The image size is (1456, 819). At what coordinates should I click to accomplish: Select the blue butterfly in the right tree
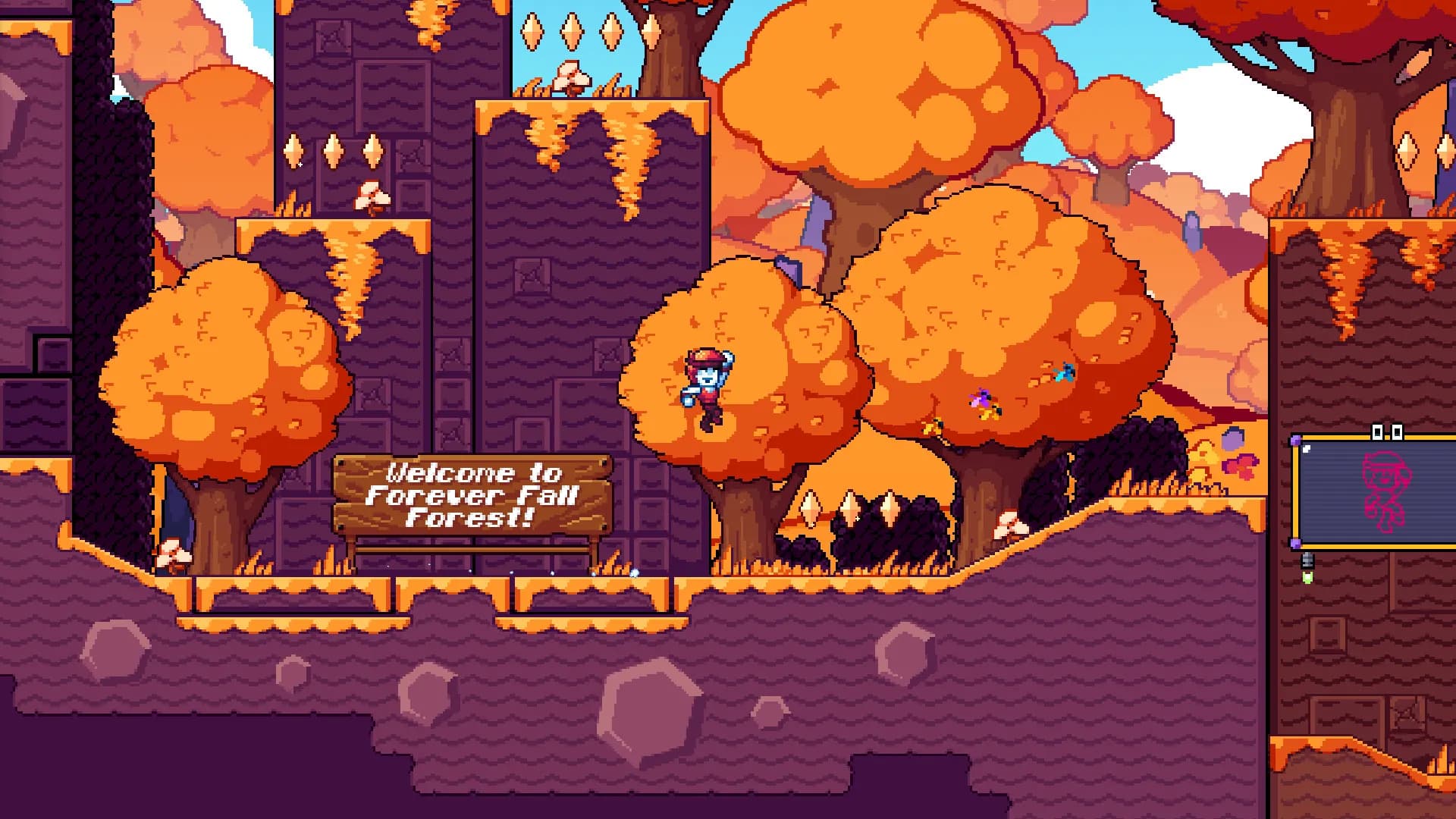[1065, 373]
